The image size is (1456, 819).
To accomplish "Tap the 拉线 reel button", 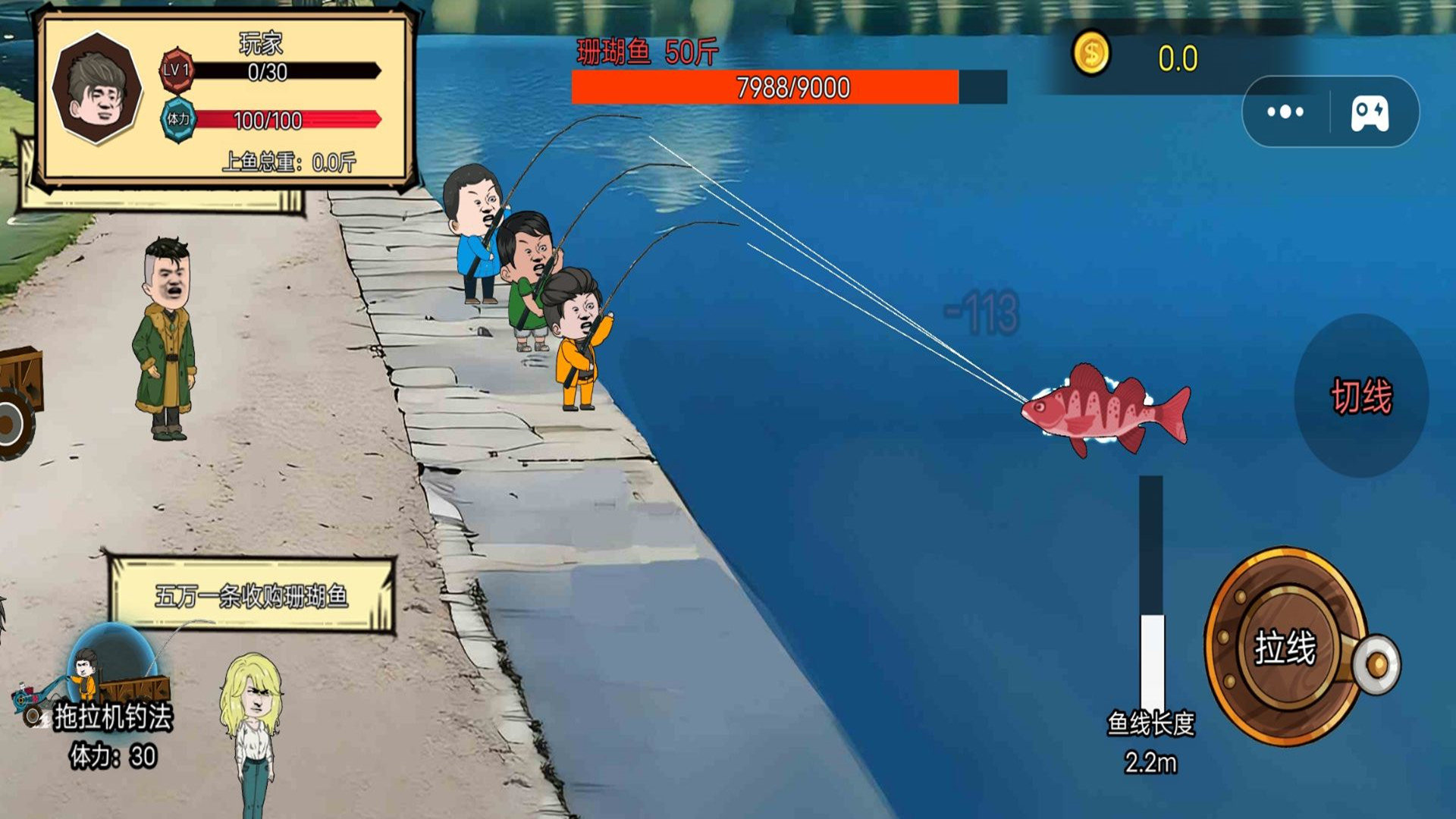I will (1285, 647).
